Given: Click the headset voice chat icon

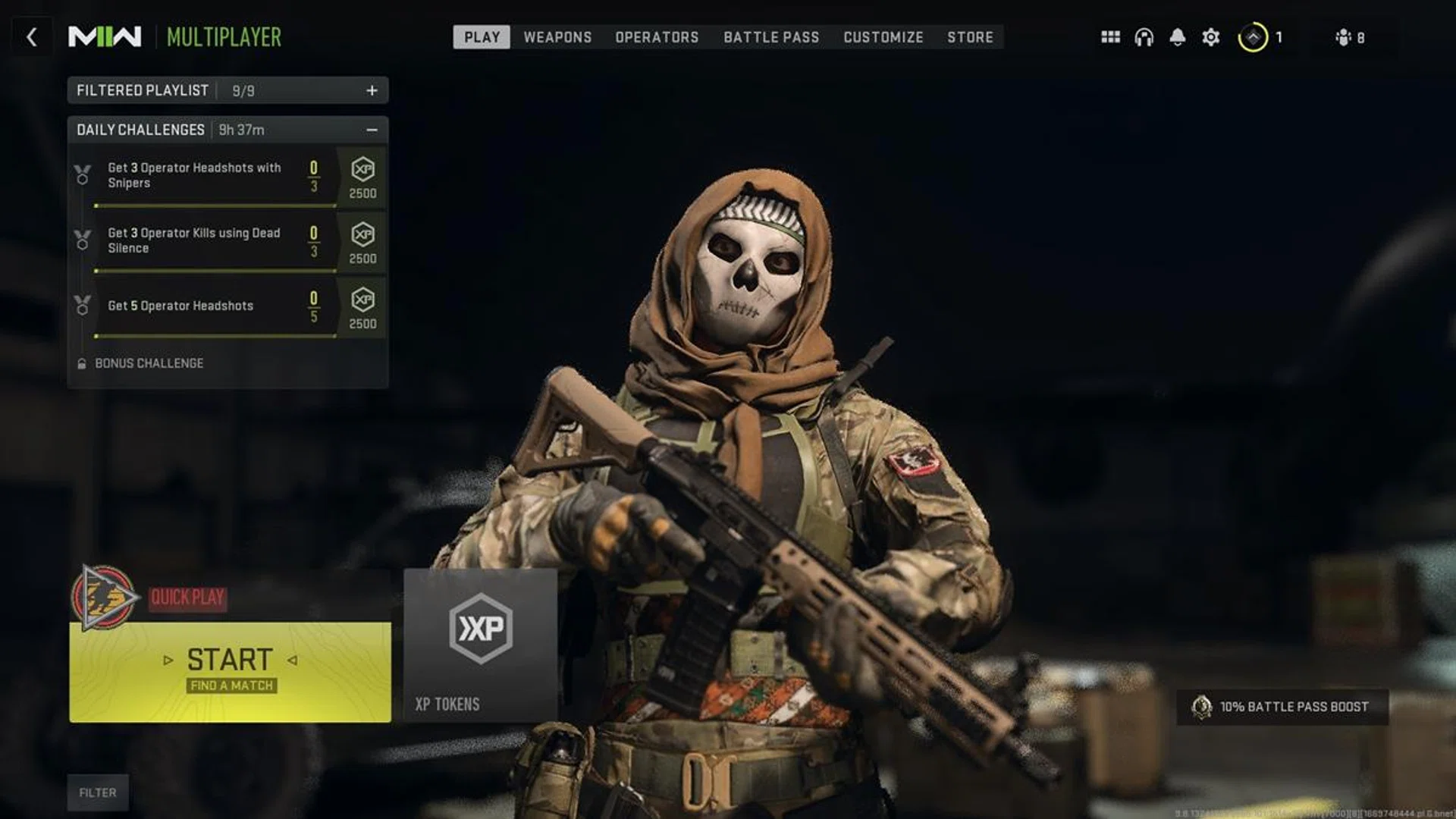Looking at the screenshot, I should tap(1144, 37).
